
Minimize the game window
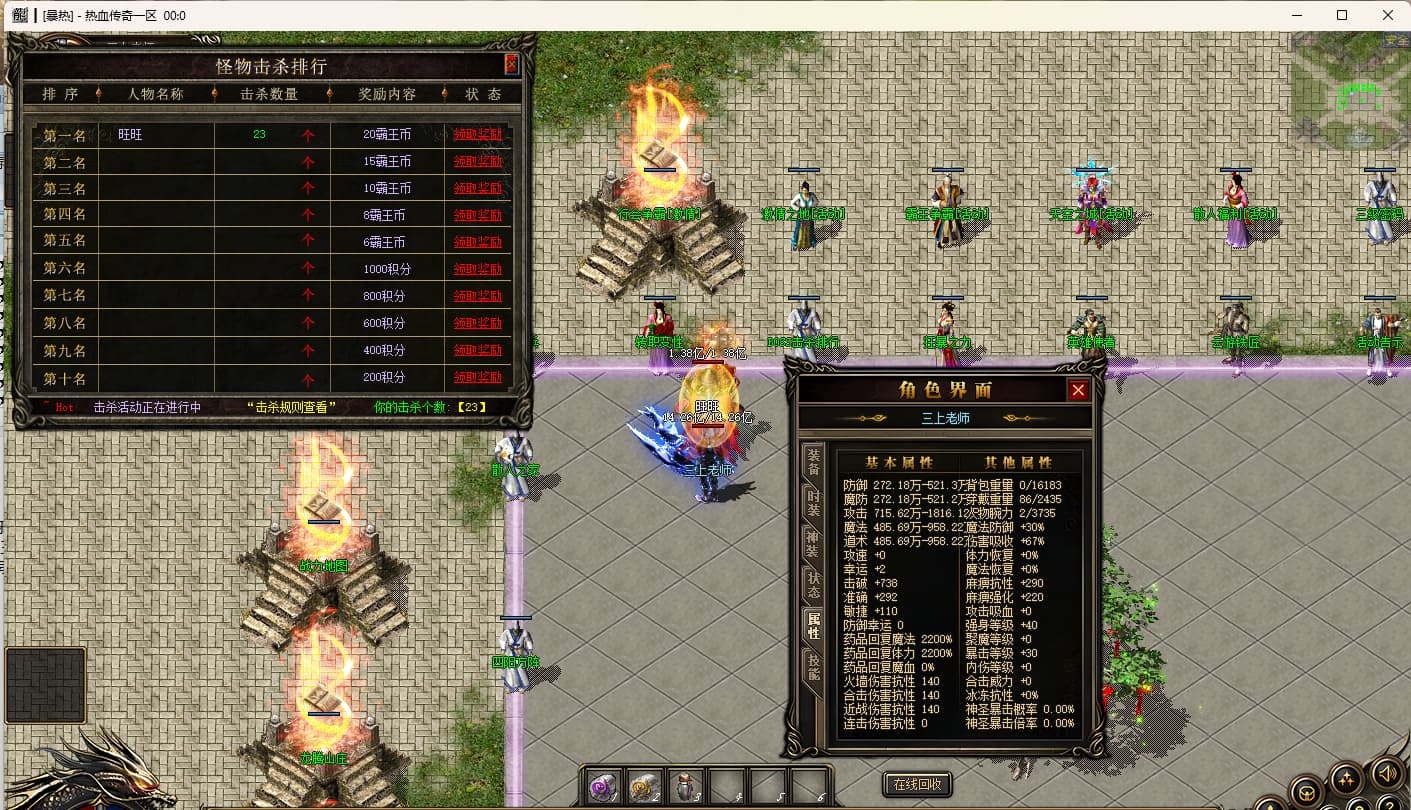click(x=1297, y=15)
